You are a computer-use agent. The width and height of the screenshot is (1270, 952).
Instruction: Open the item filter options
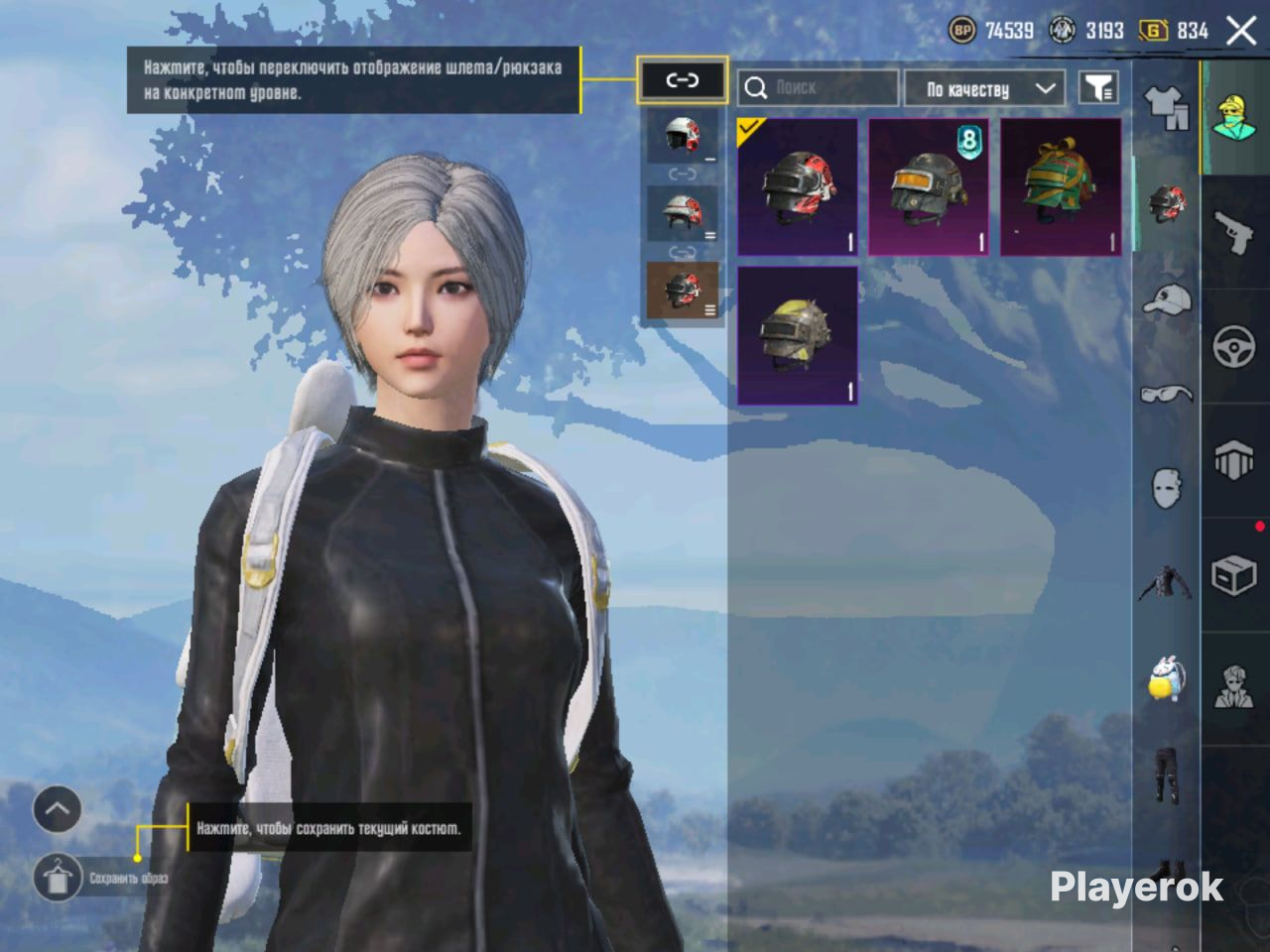pos(1098,88)
